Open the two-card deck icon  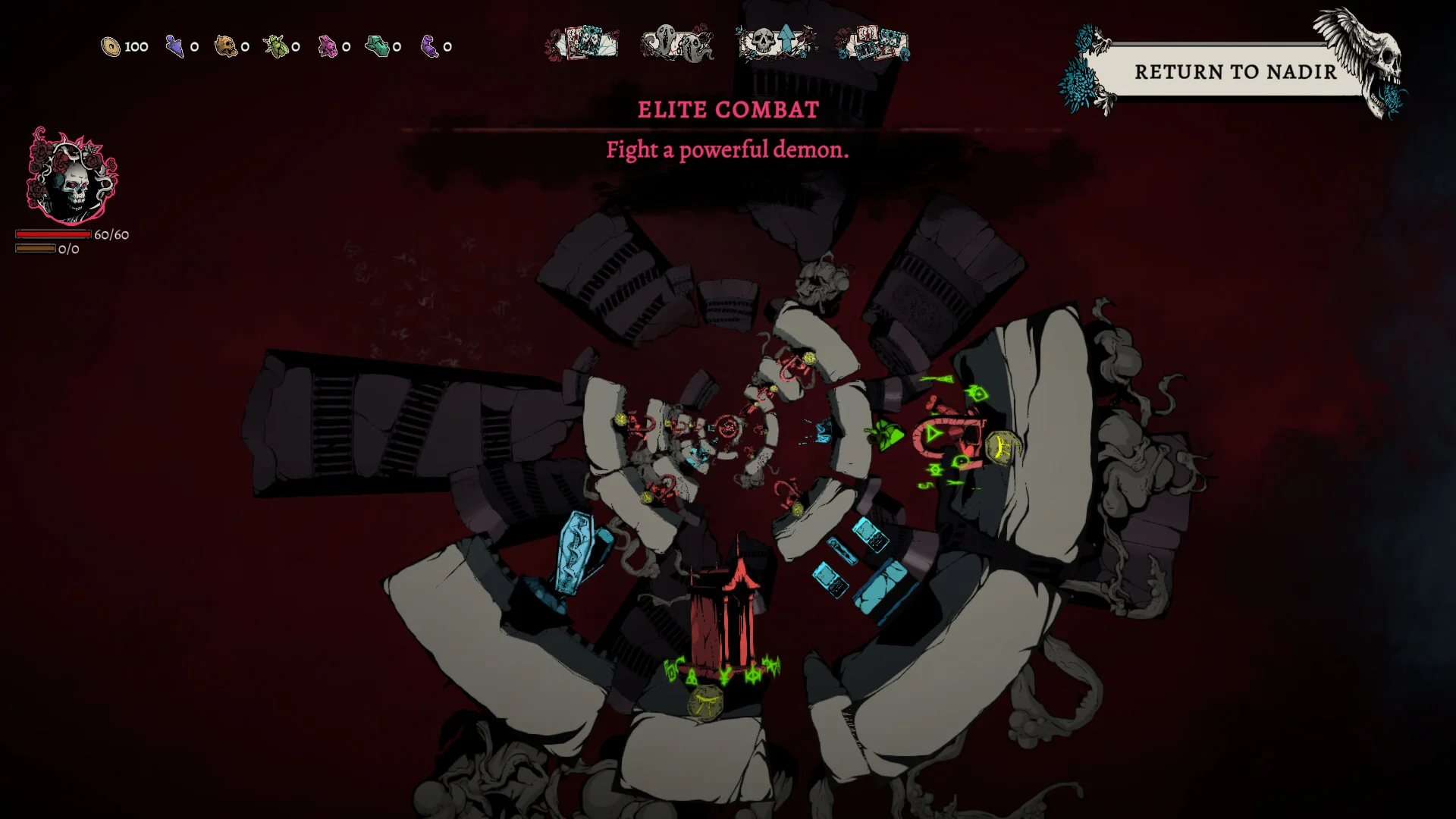pos(582,43)
